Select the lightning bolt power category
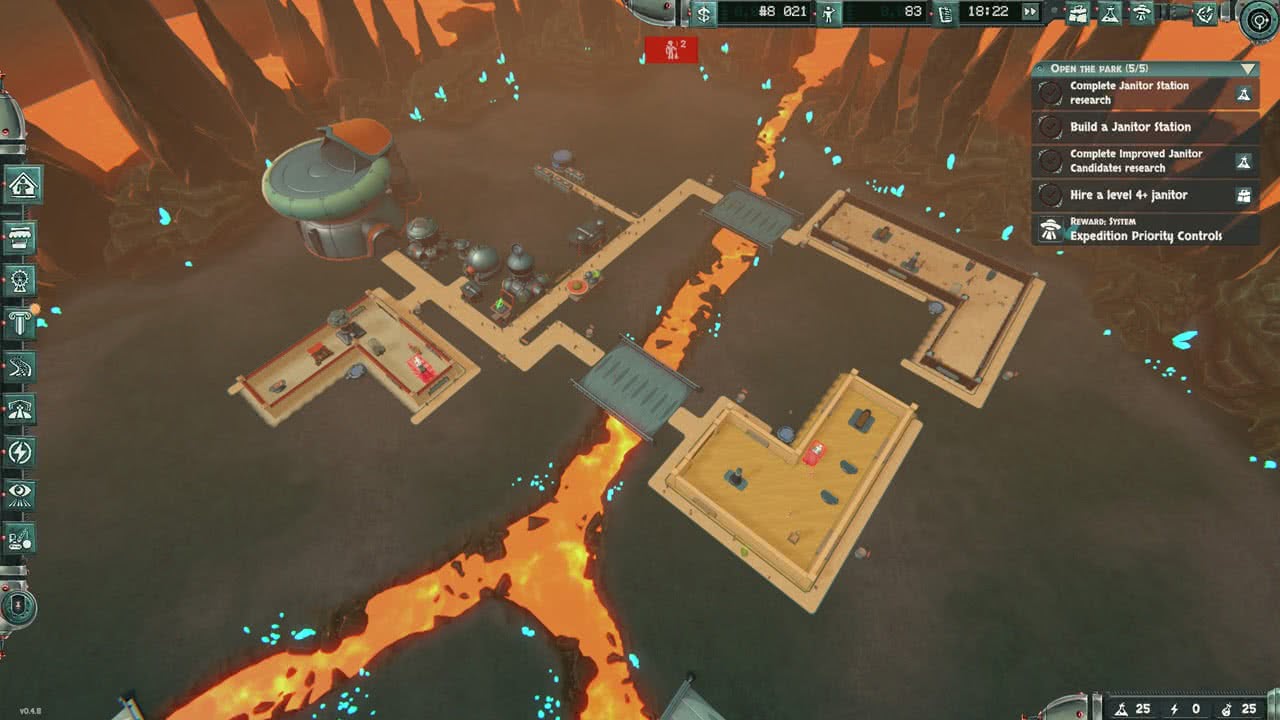The width and height of the screenshot is (1280, 720). tap(21, 452)
